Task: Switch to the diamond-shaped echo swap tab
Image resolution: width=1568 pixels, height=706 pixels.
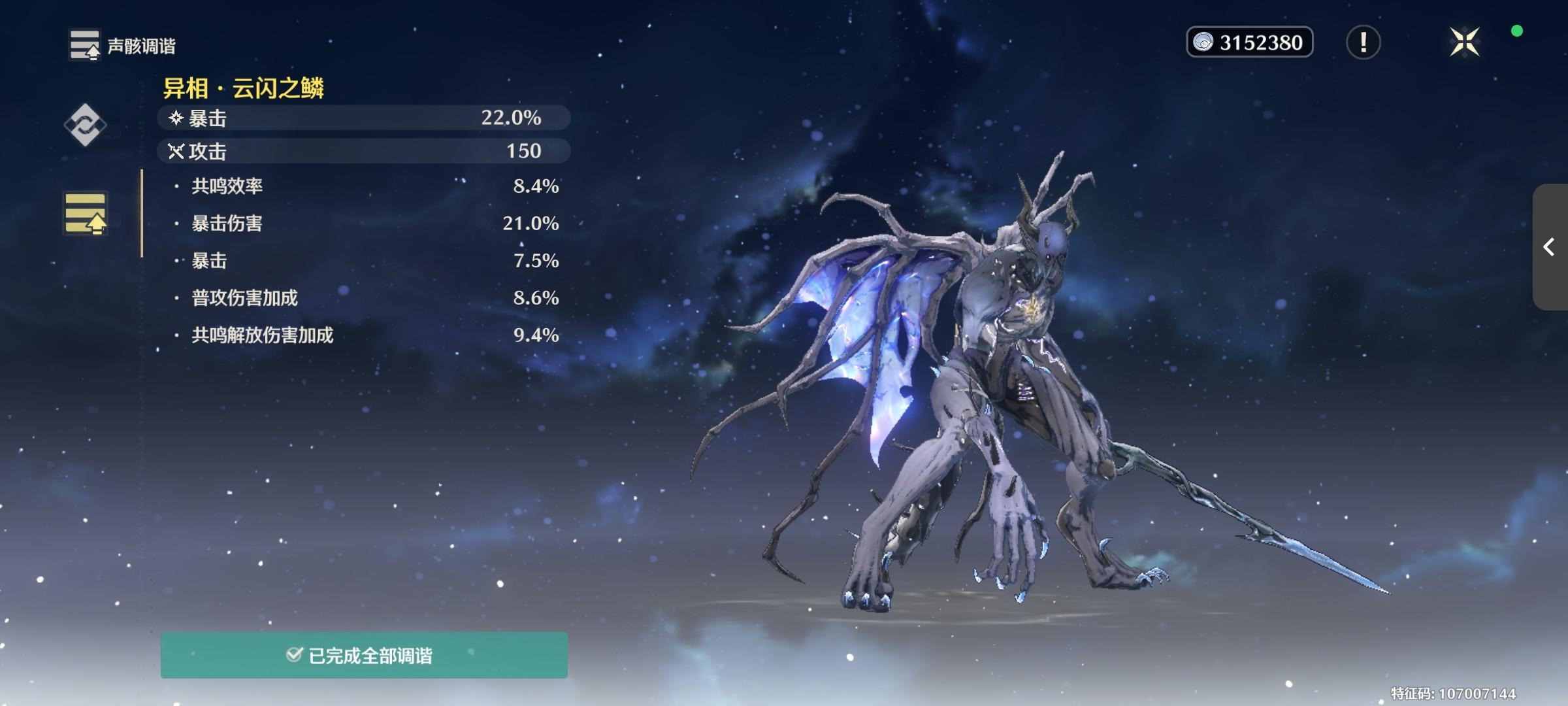Action: pos(85,124)
